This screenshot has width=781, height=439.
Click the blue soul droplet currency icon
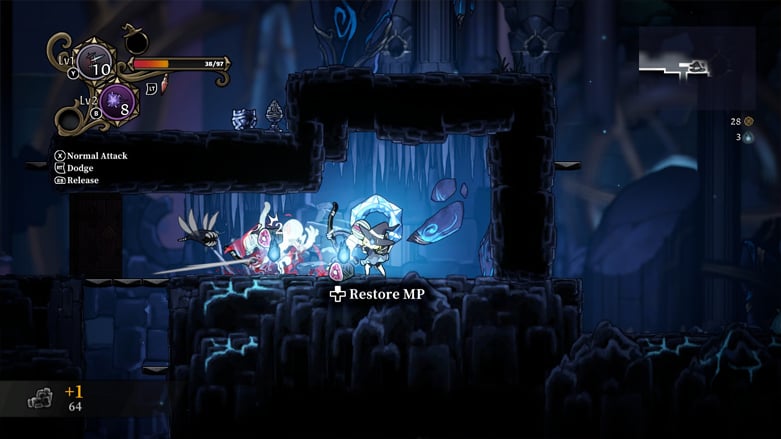point(748,138)
